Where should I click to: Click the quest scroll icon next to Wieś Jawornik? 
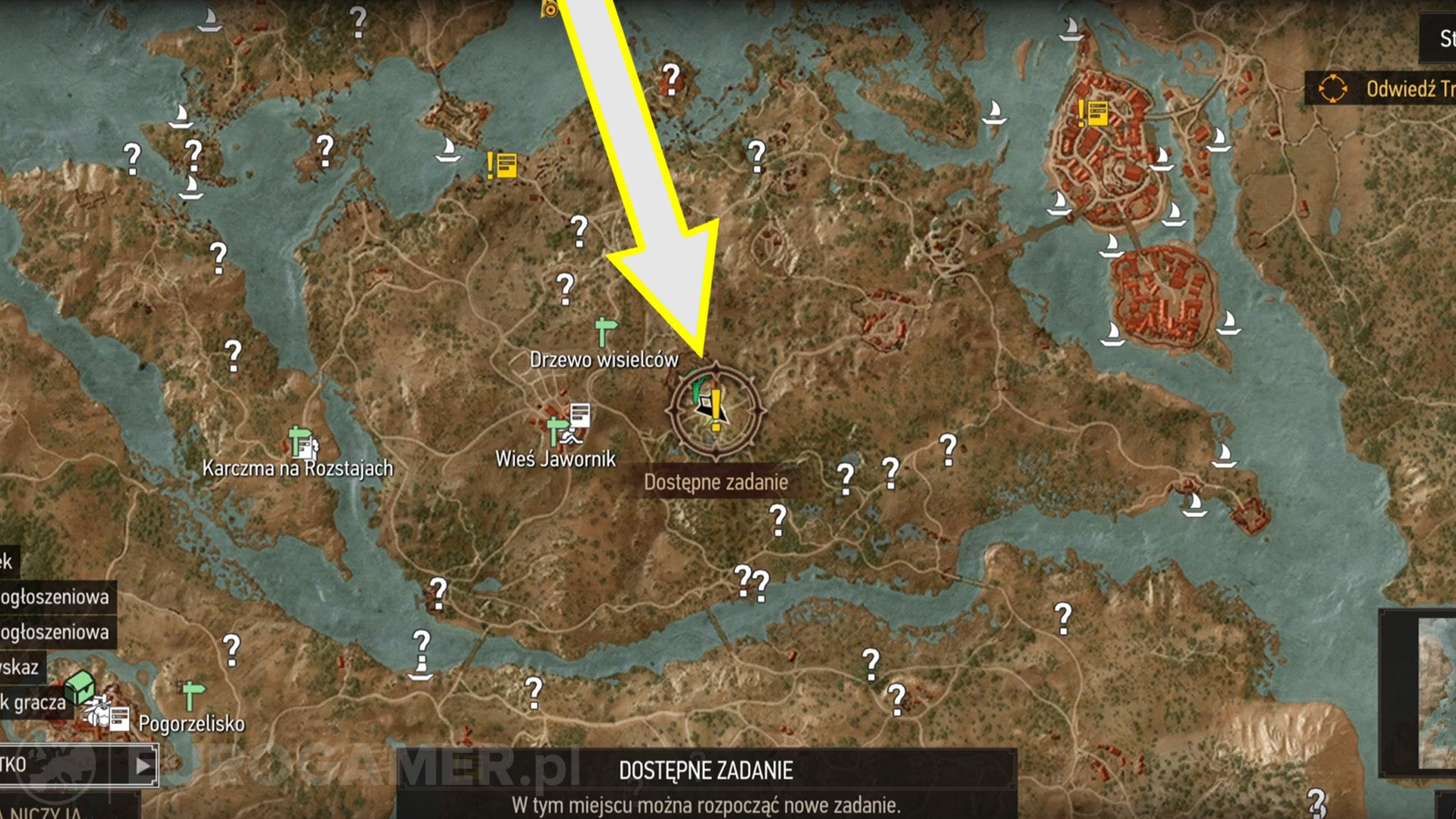click(580, 413)
